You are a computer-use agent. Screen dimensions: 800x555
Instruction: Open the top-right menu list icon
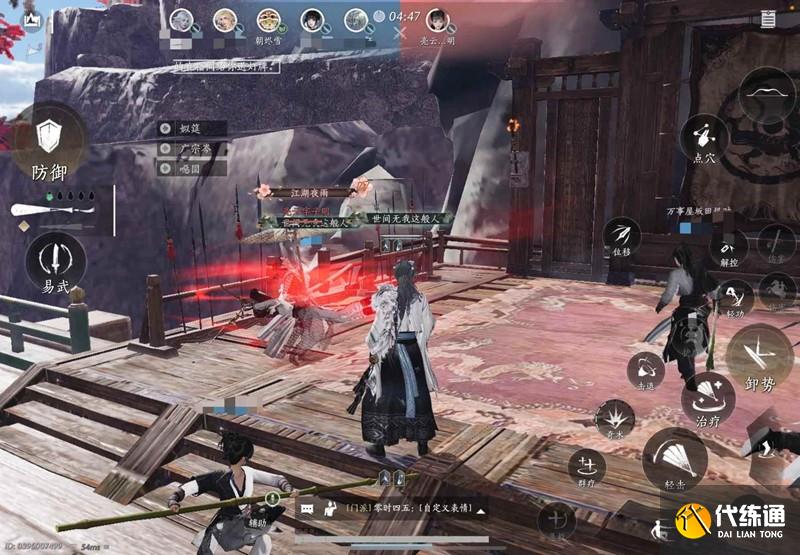click(x=768, y=18)
